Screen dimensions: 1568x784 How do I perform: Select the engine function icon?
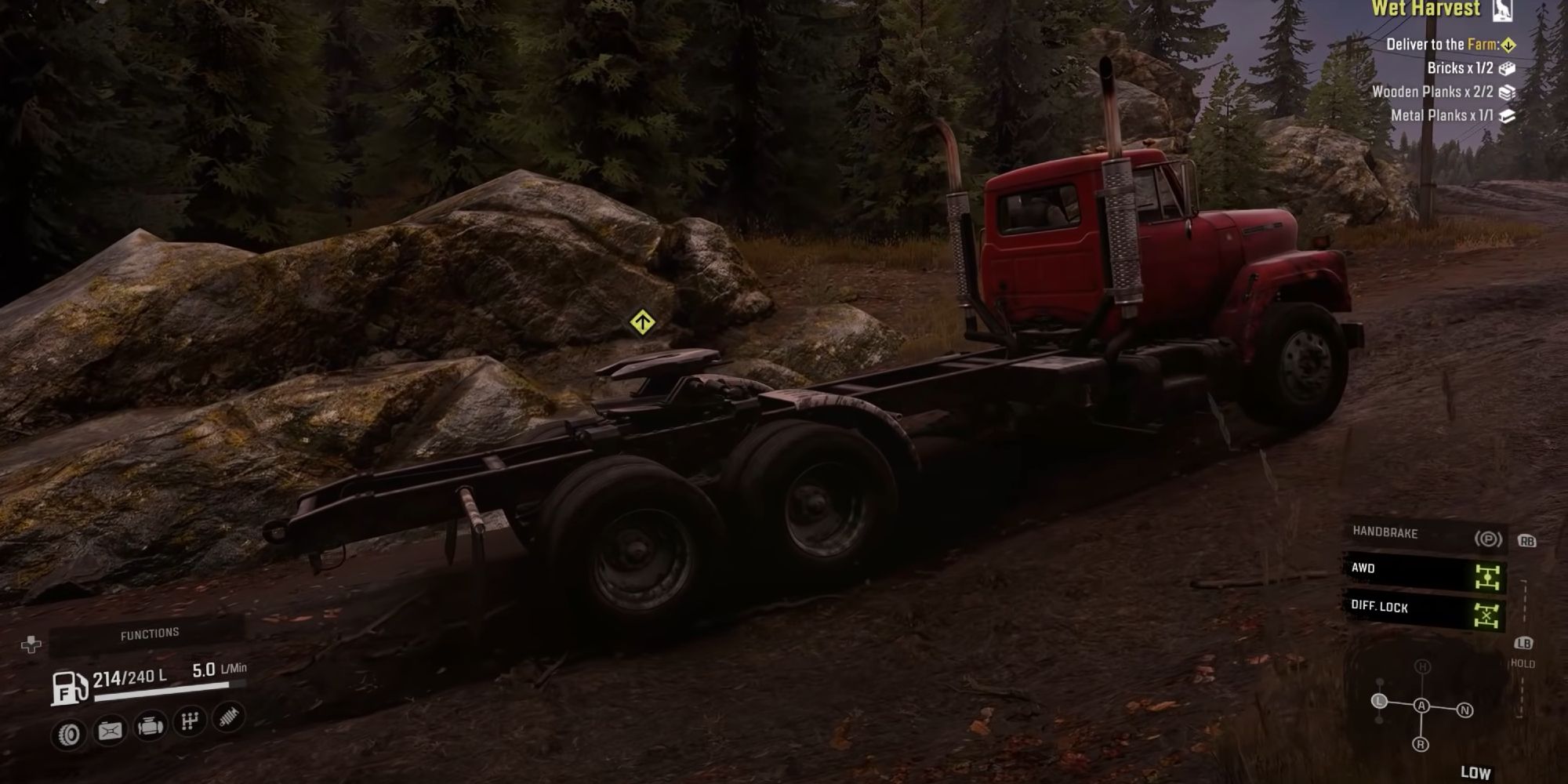click(x=151, y=729)
